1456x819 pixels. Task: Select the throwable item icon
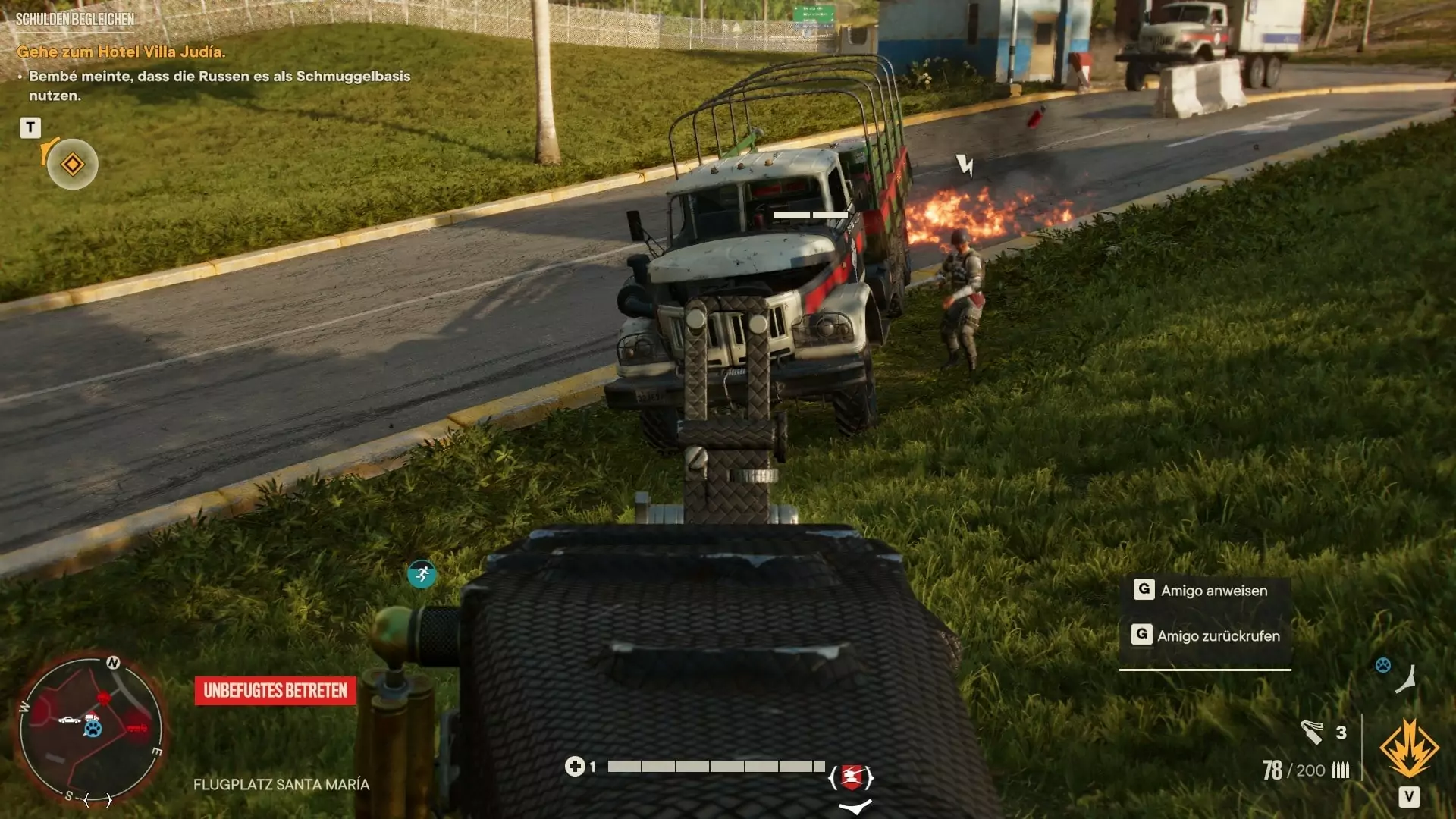point(1312,732)
